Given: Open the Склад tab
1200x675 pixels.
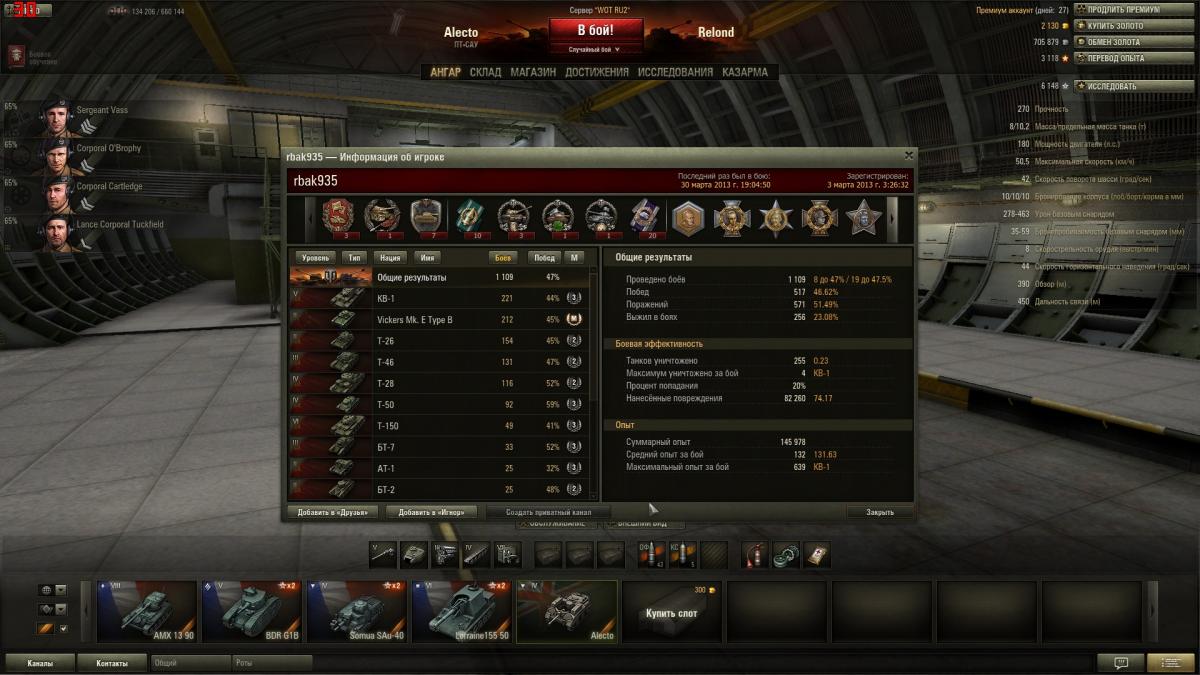Looking at the screenshot, I should 485,72.
